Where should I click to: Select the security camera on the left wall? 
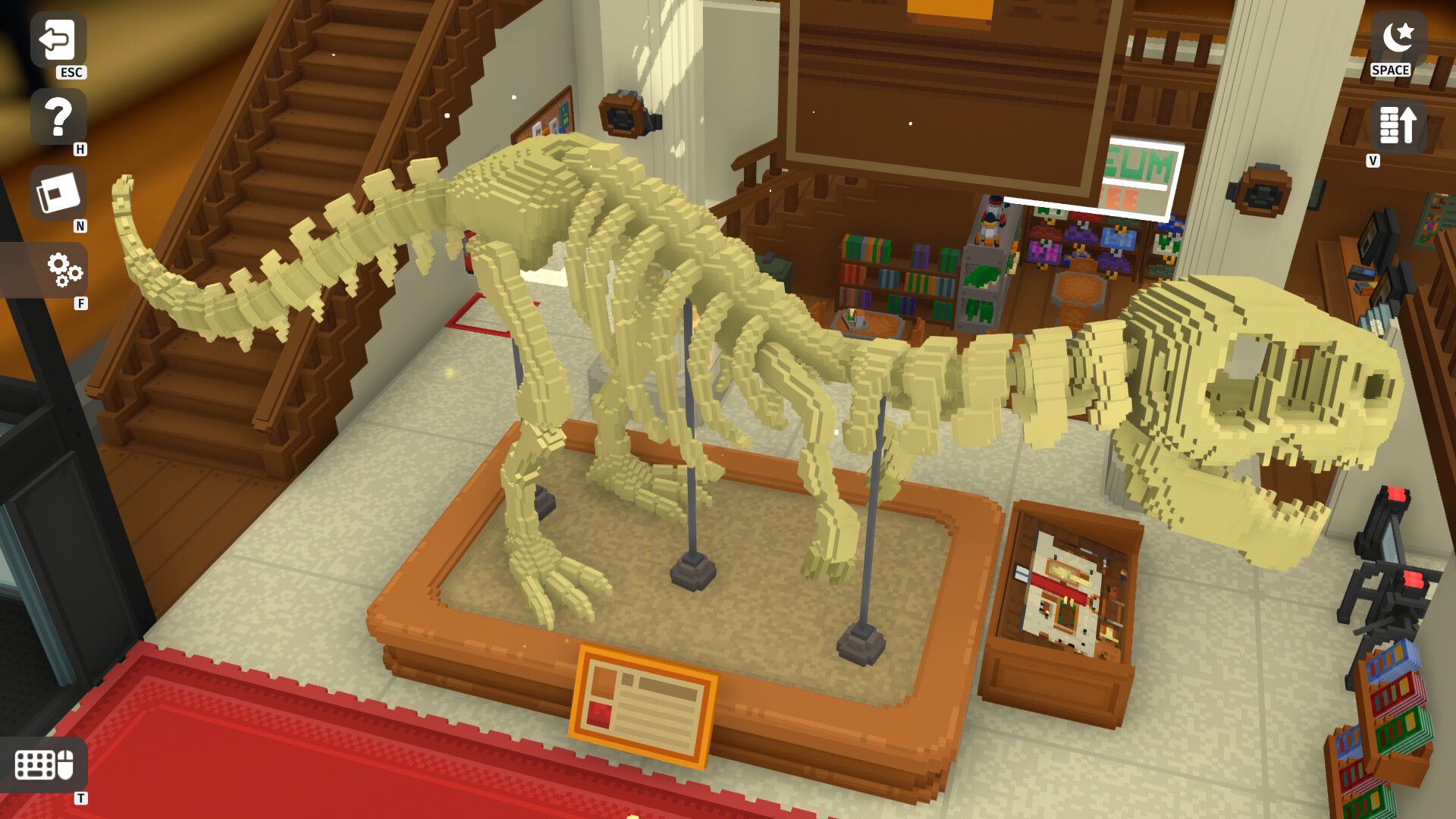(622, 114)
